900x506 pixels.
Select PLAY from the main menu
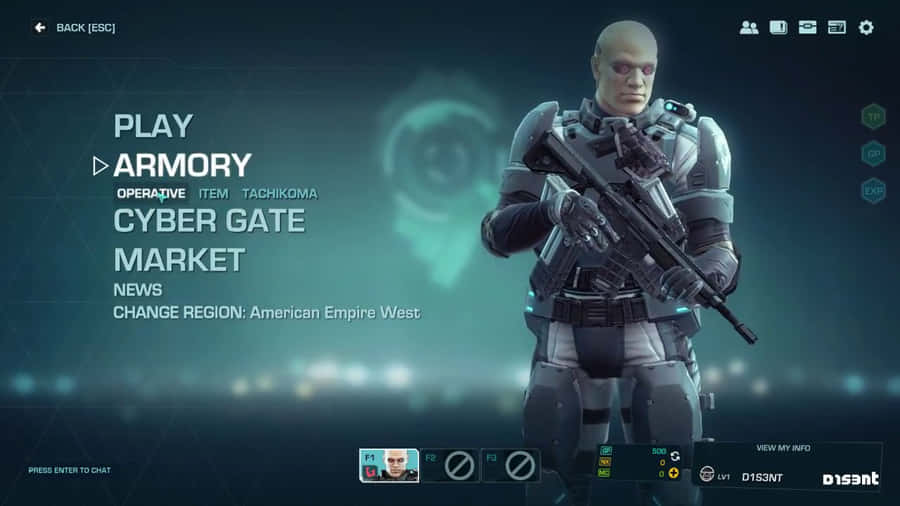click(x=153, y=126)
